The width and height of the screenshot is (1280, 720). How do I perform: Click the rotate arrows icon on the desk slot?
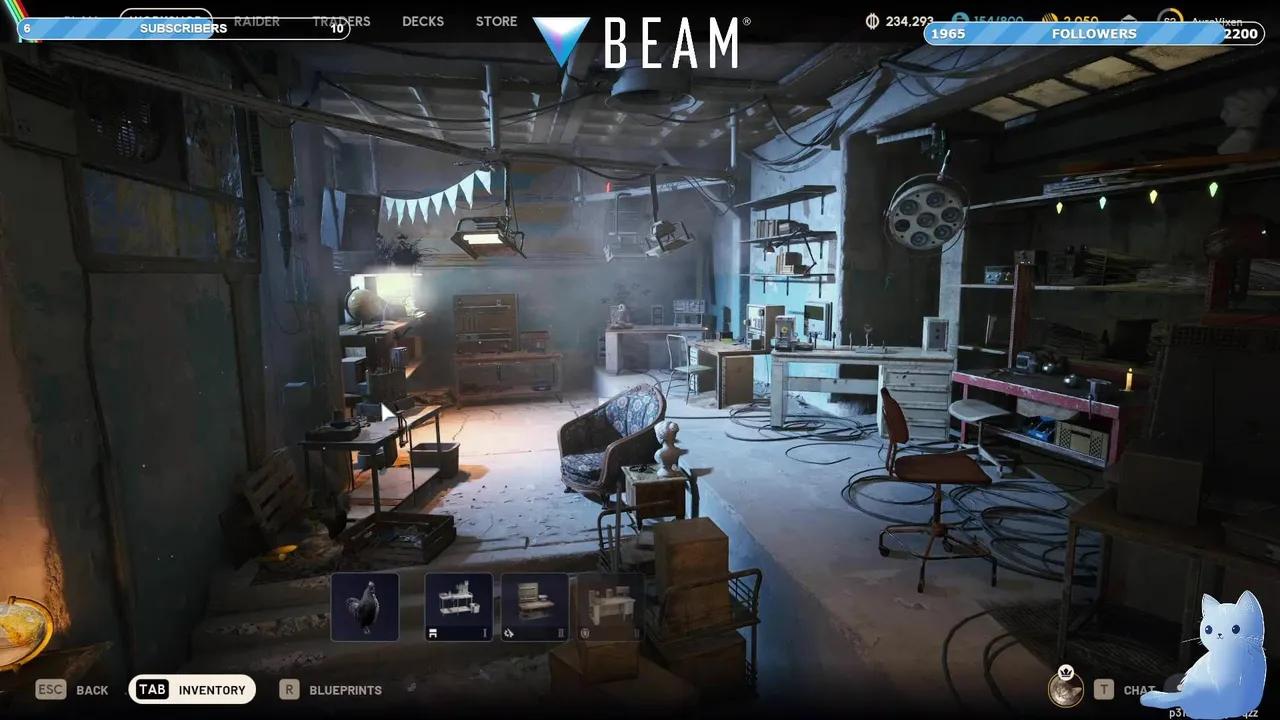pyautogui.click(x=509, y=632)
